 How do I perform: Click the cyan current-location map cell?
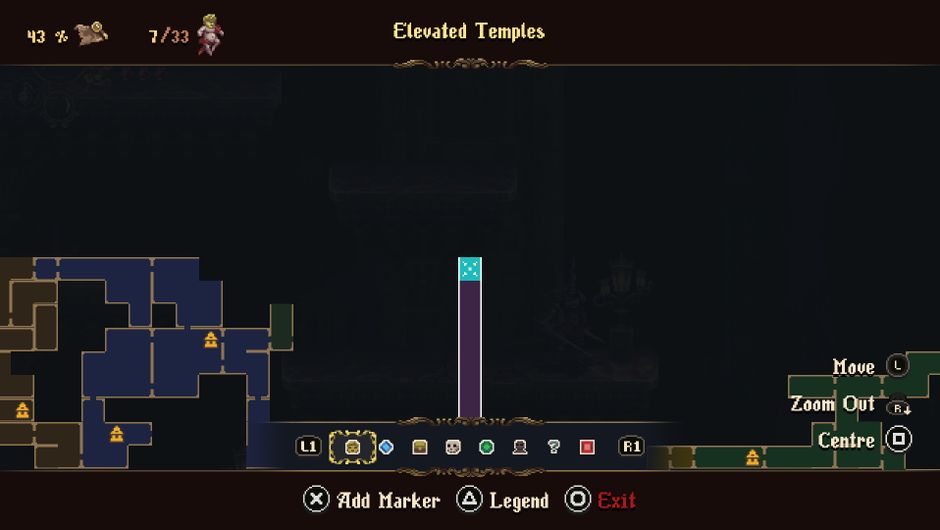[469, 269]
